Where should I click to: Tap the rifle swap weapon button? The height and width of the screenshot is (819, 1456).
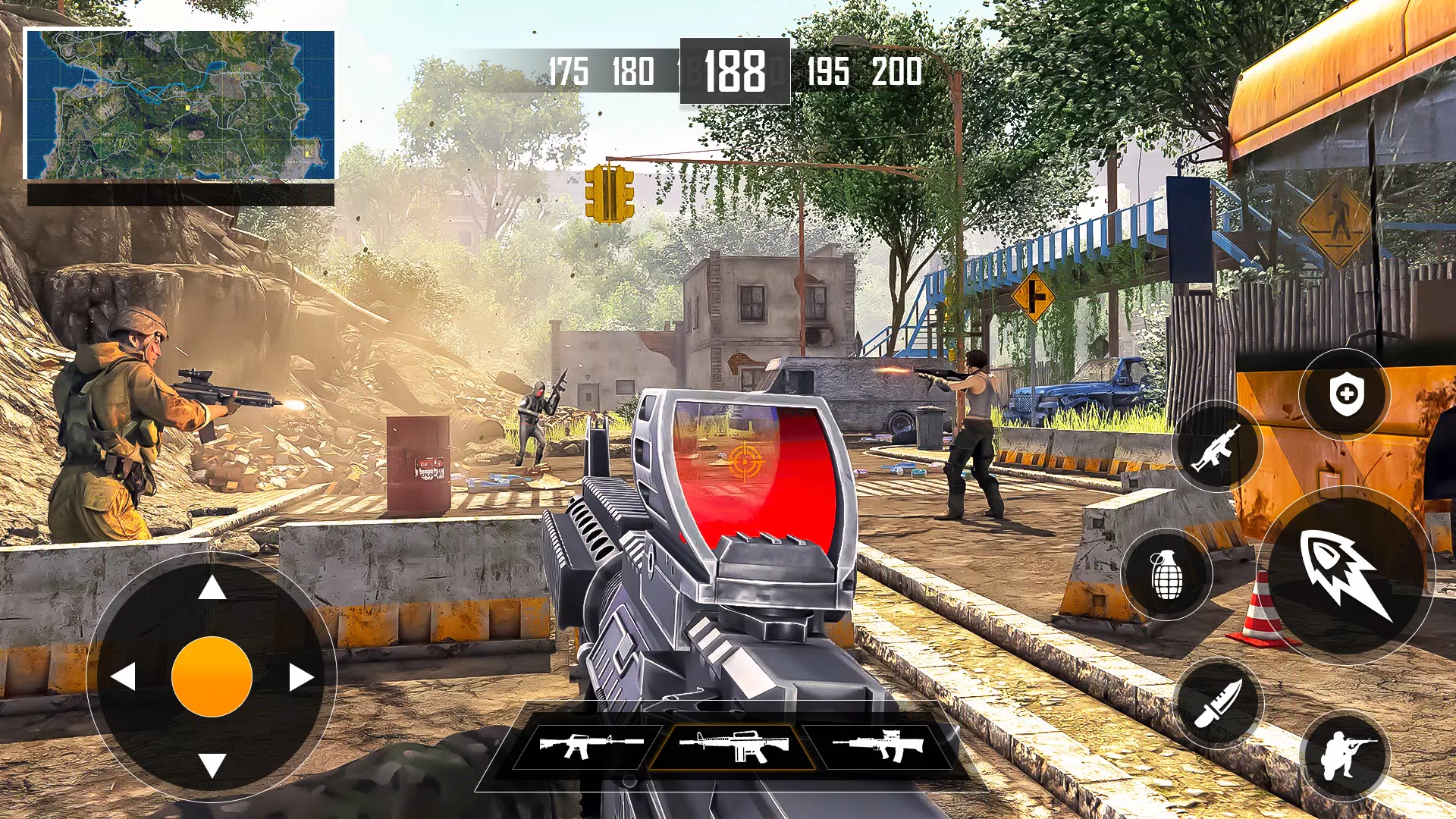pos(1216,447)
